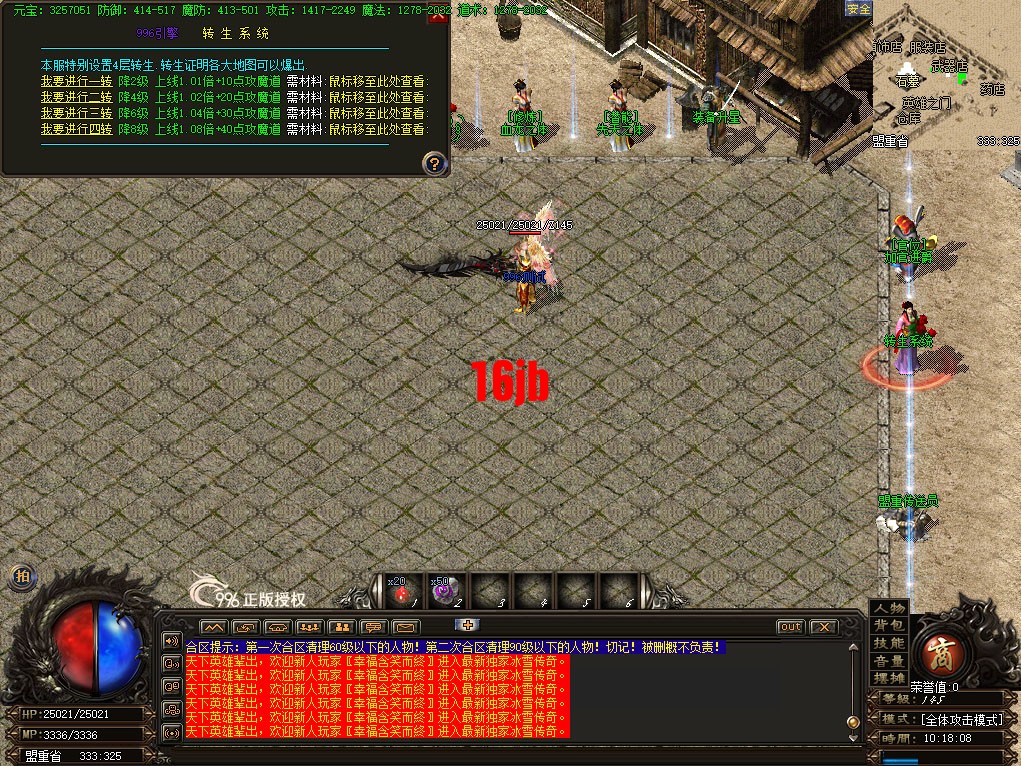The height and width of the screenshot is (766, 1021).
Task: Close the 转生系统 dialog with the red X
Action: click(437, 12)
